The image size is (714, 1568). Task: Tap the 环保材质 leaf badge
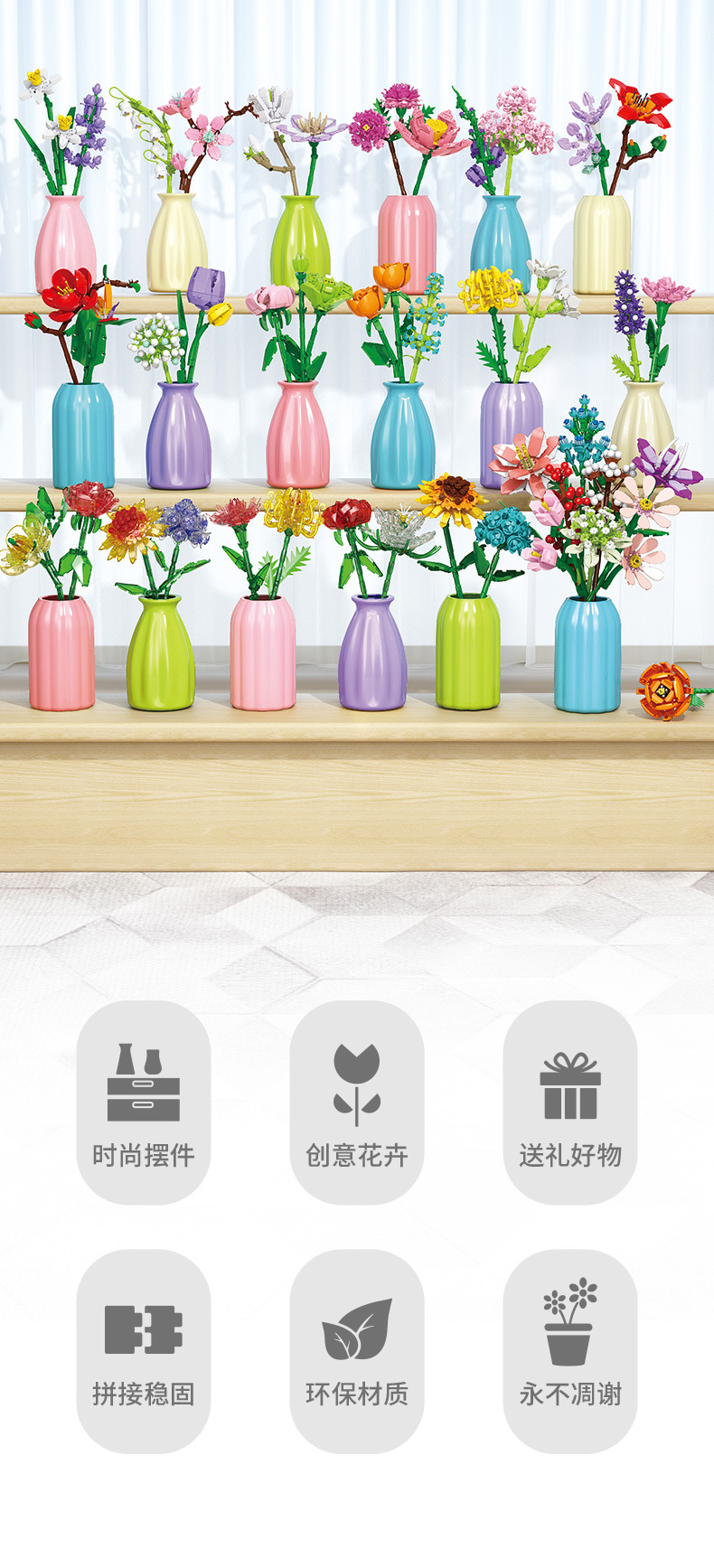coord(357,1351)
